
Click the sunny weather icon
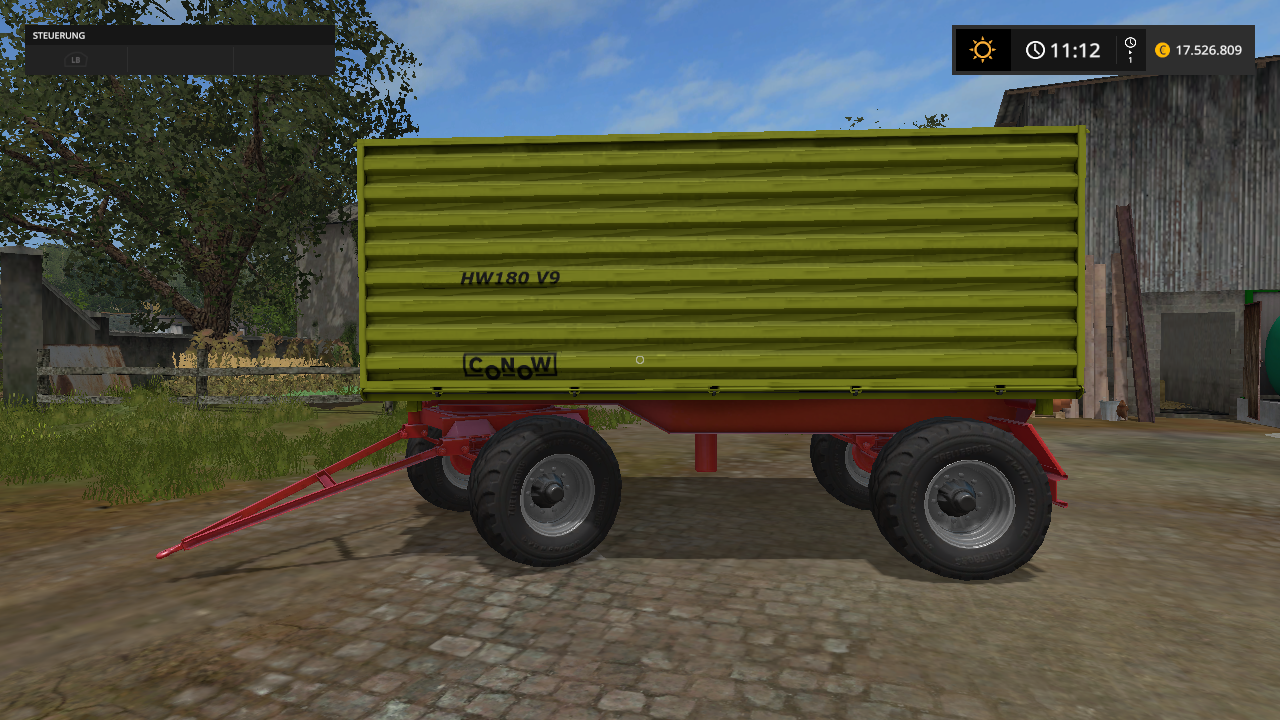[982, 50]
